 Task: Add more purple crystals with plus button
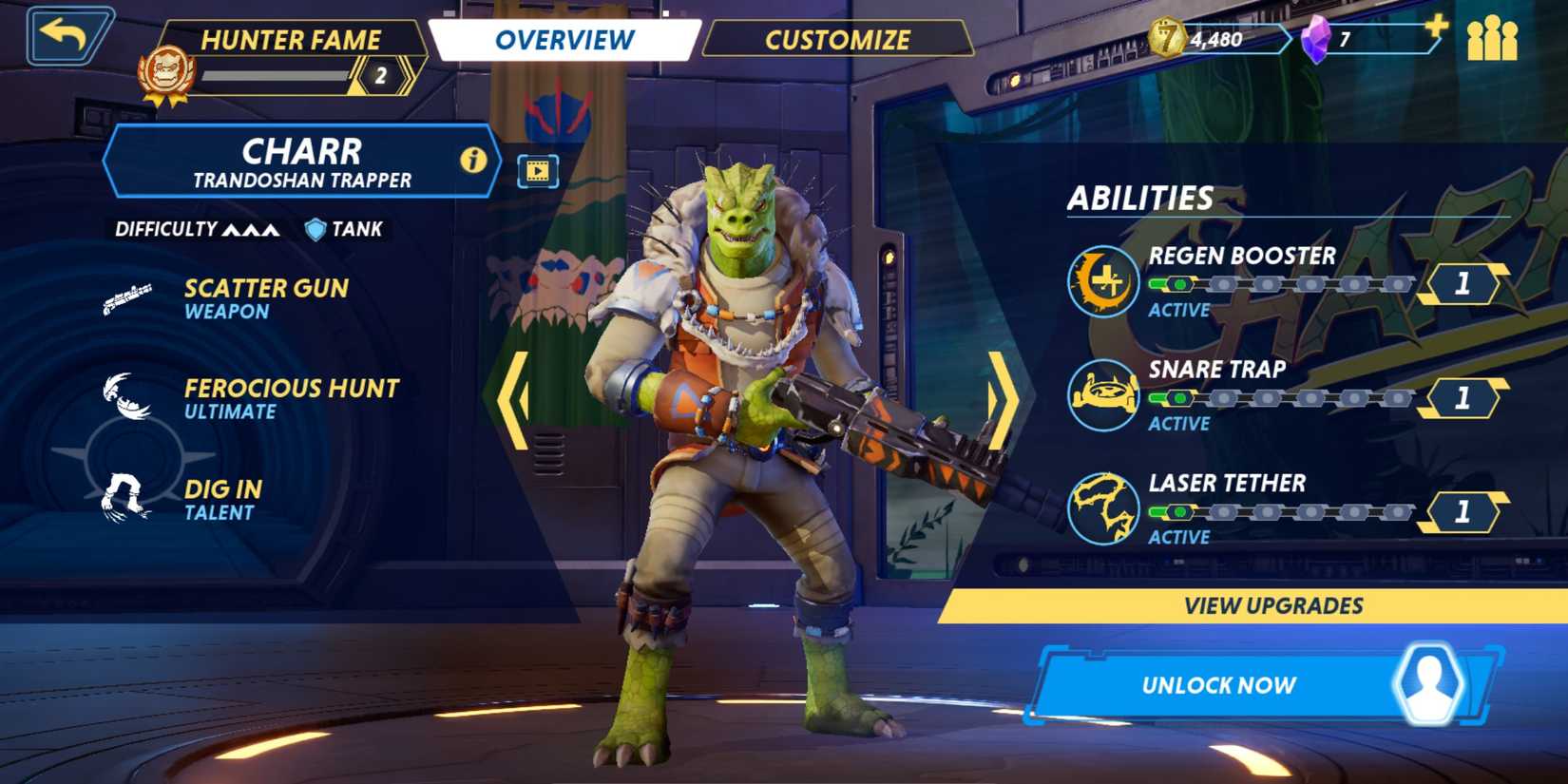click(1436, 27)
